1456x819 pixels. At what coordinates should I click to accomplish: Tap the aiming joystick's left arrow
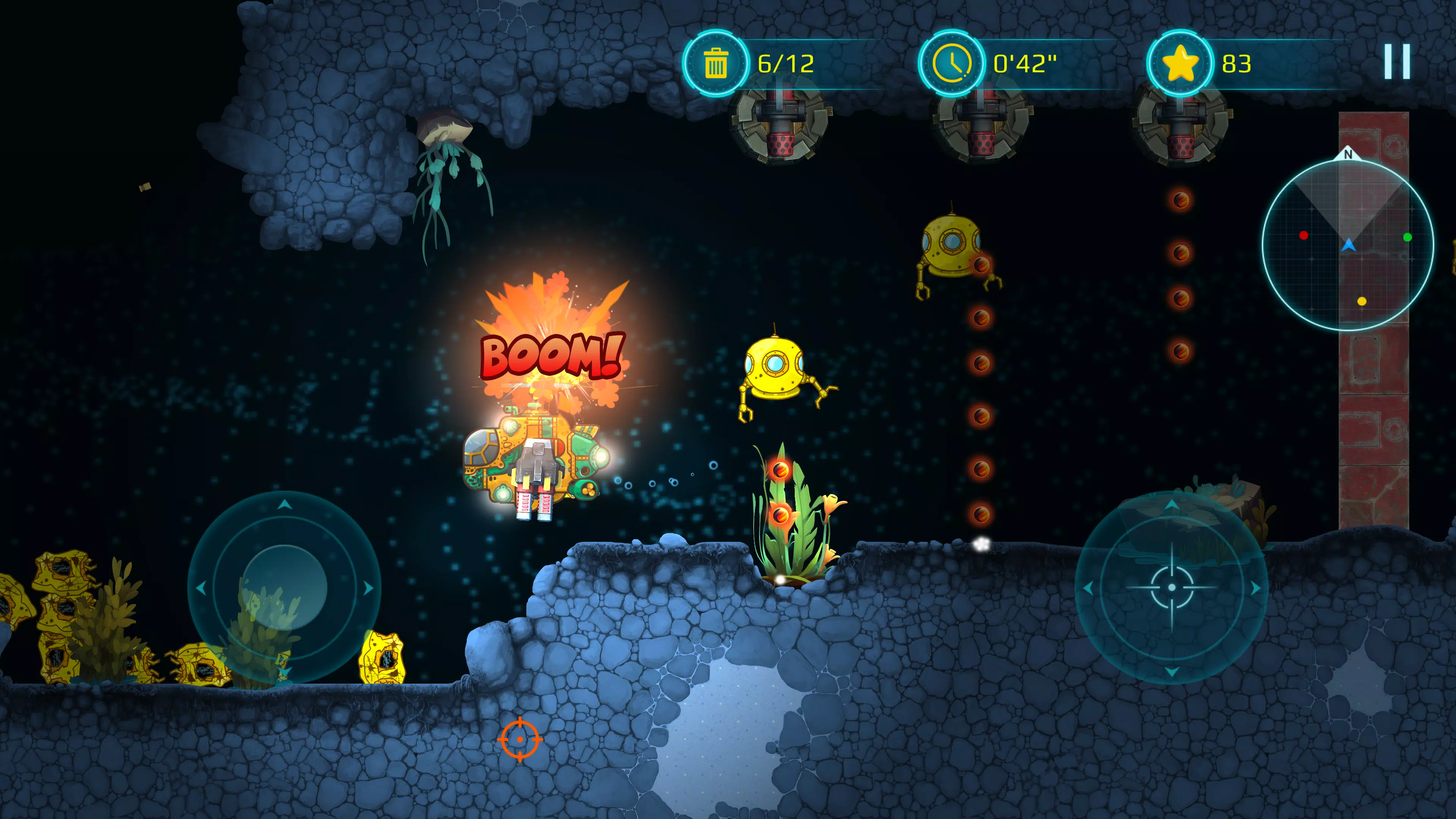coord(1087,588)
